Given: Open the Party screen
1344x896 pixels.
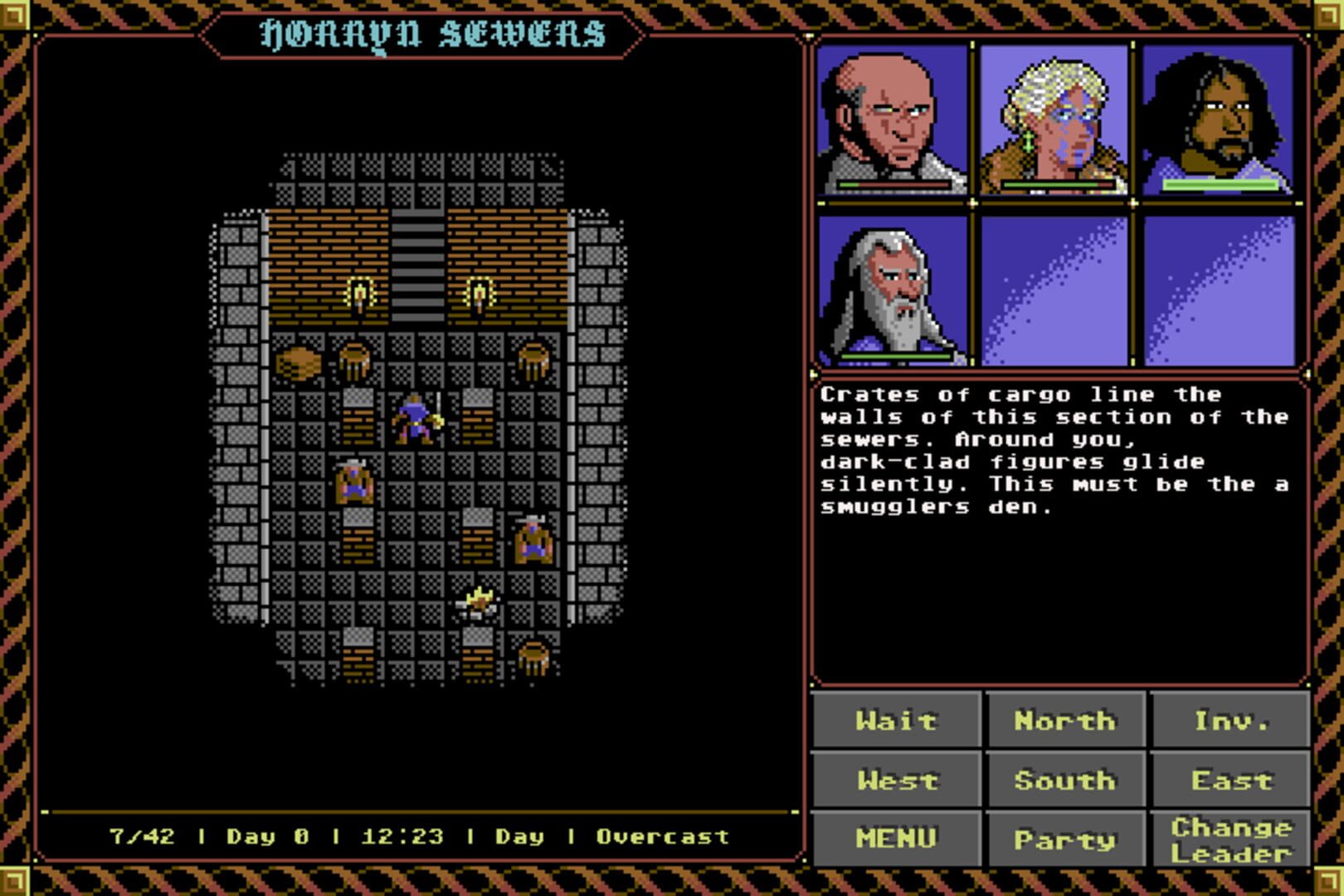Looking at the screenshot, I should (1064, 838).
